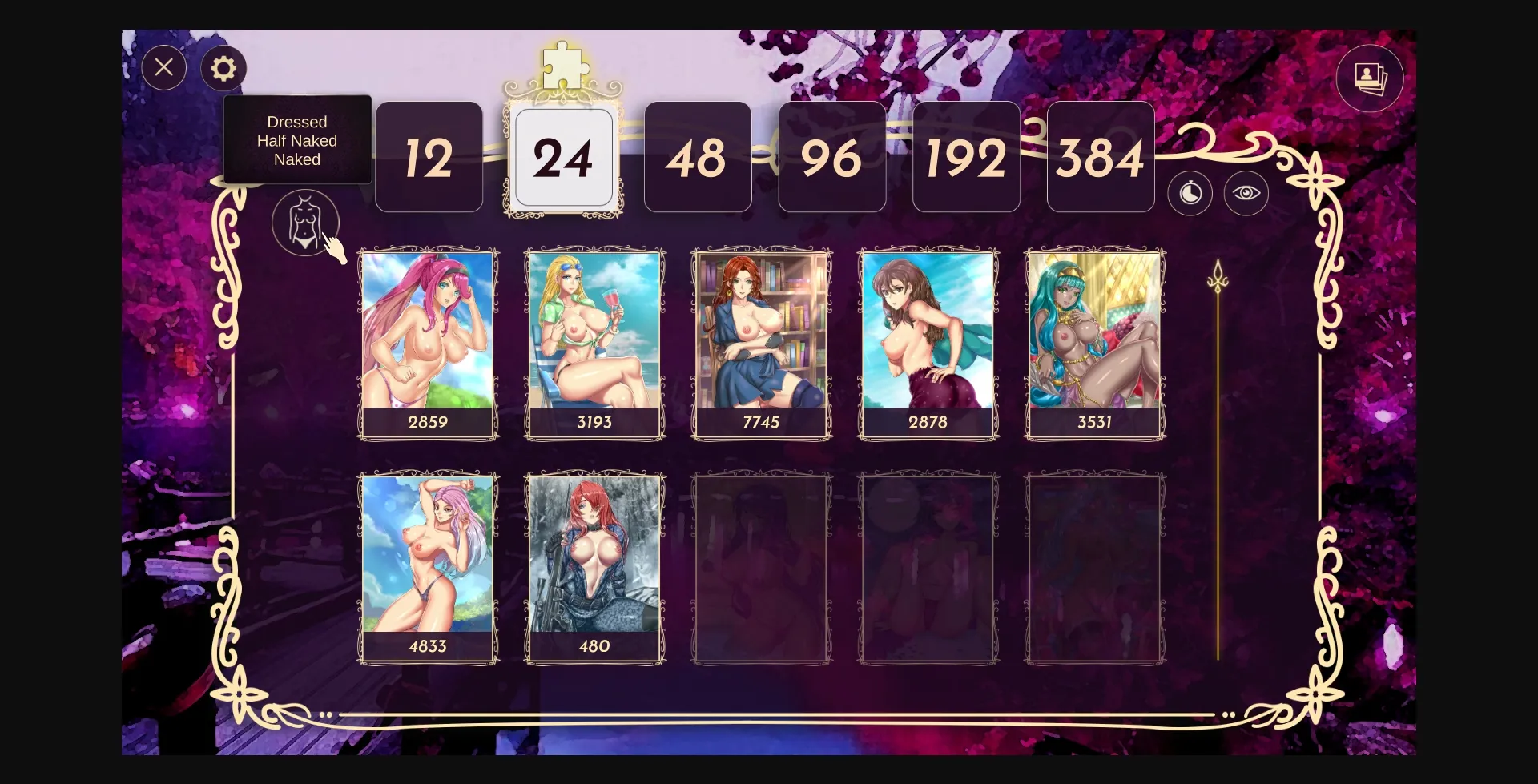Toggle outfit state using the silhouette button
This screenshot has width=1538, height=784.
pos(307,222)
